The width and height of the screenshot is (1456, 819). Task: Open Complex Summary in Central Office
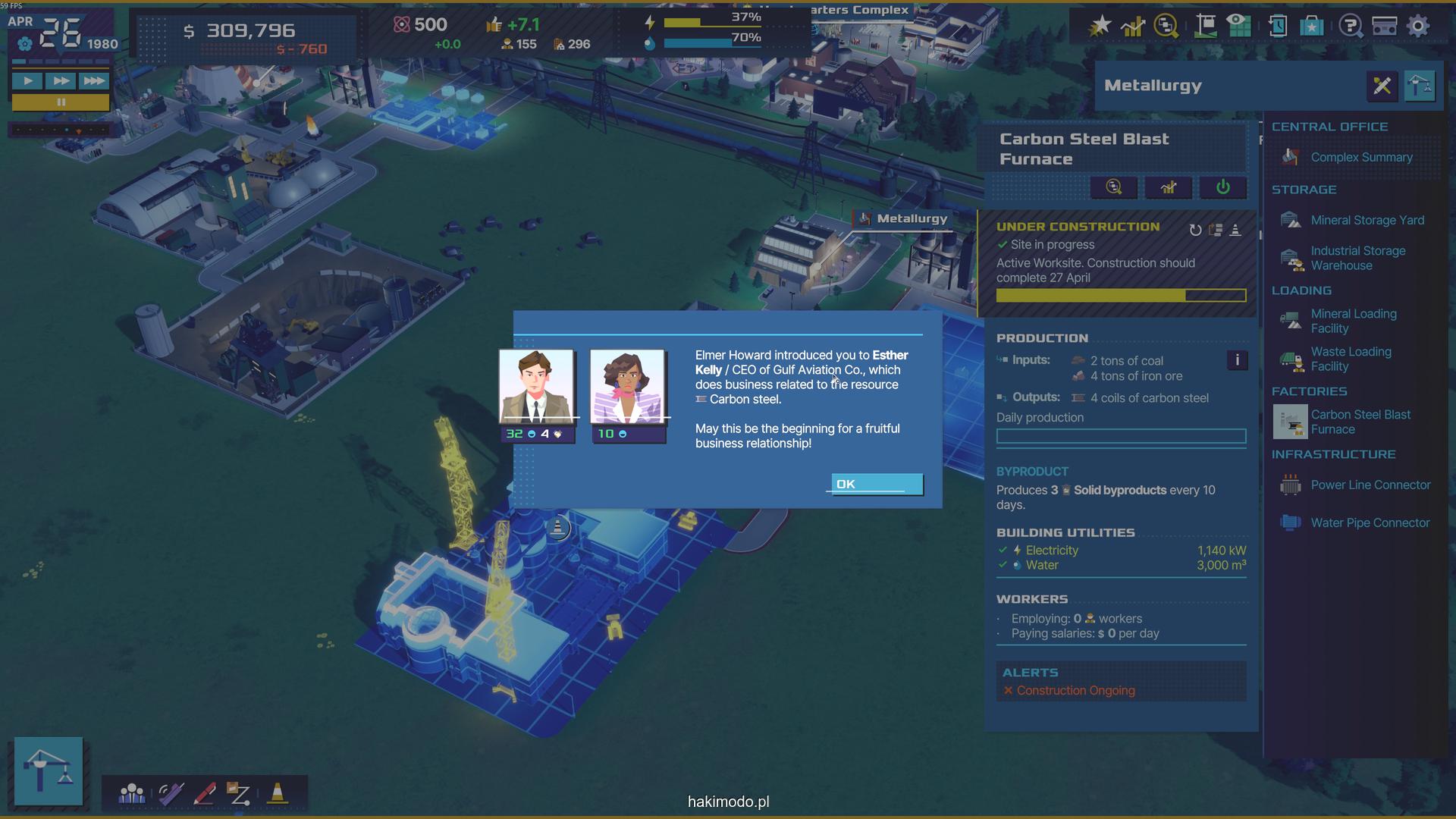[x=1361, y=157]
